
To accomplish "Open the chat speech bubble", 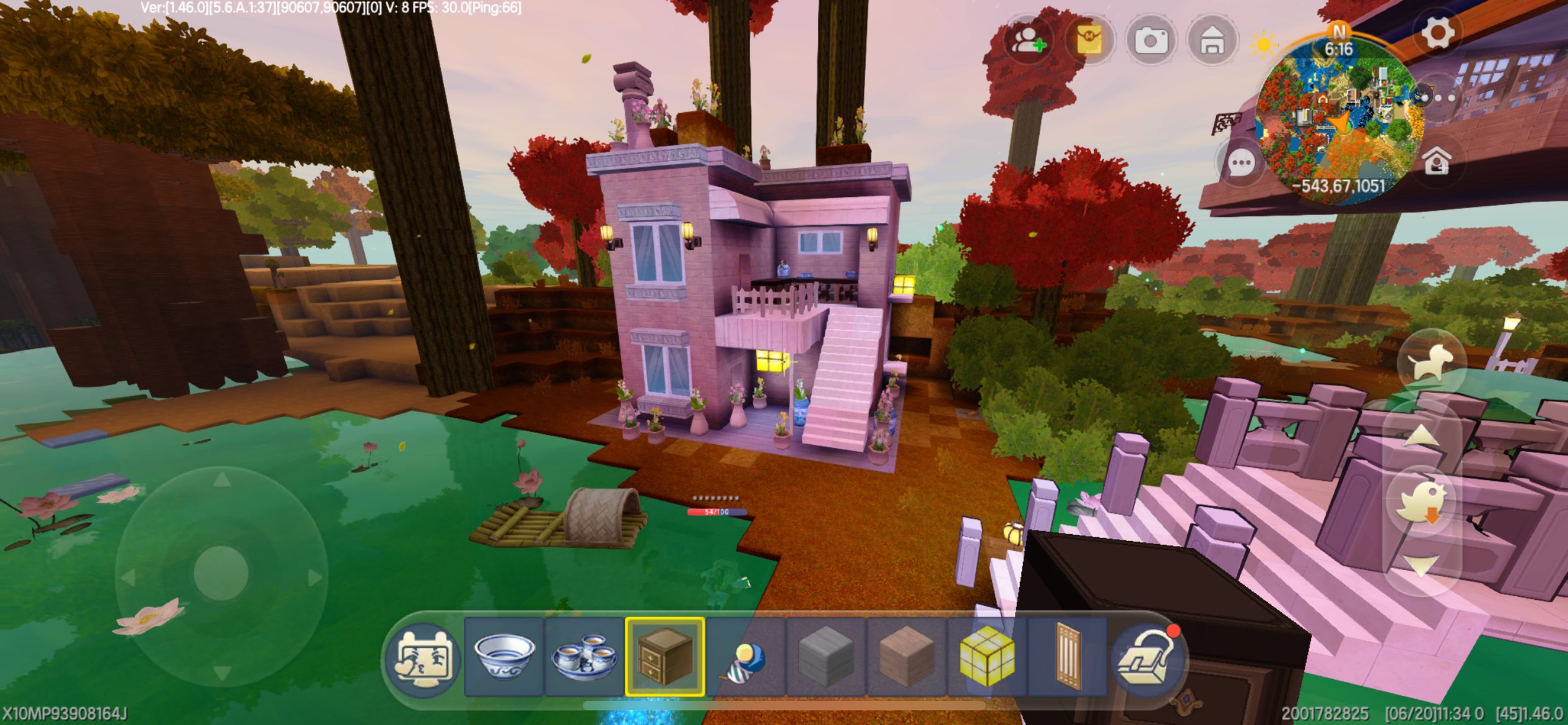I will (x=1240, y=164).
